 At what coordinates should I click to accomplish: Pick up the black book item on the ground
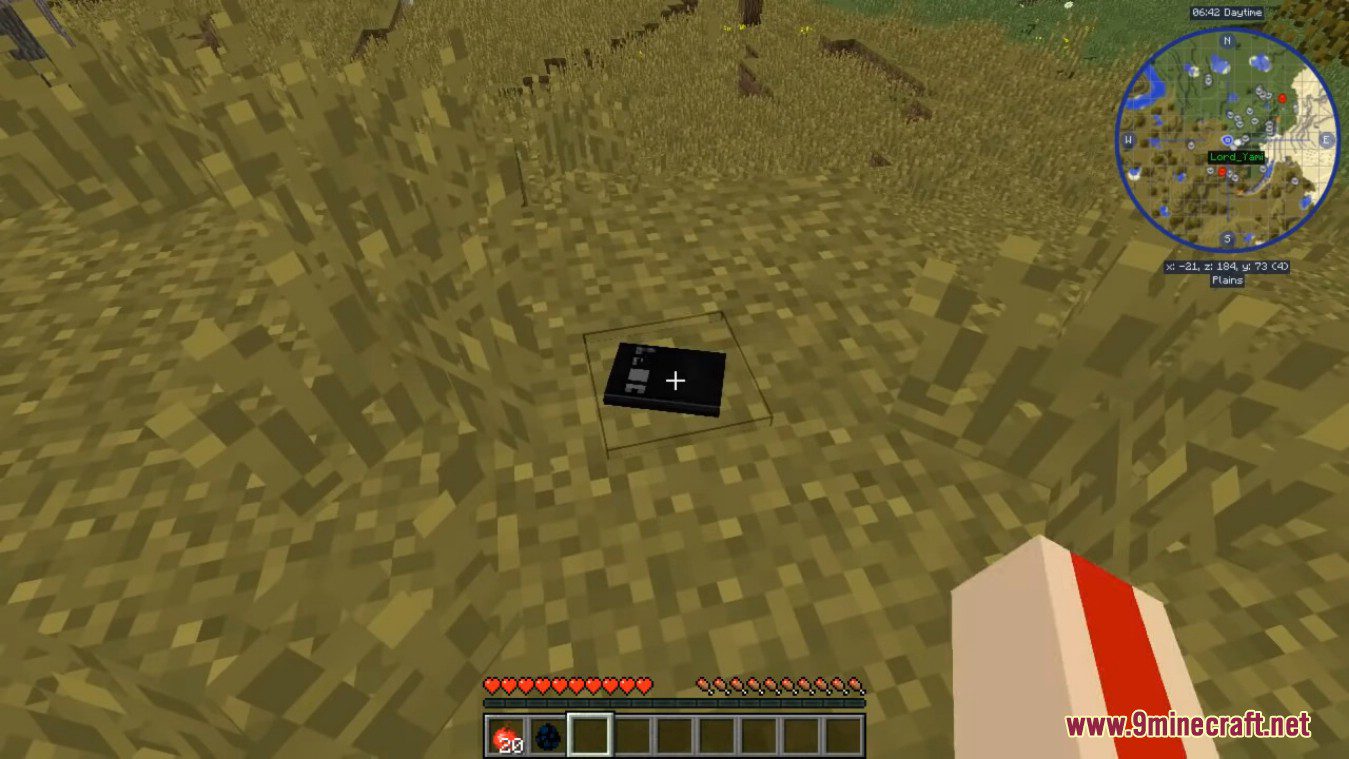[x=665, y=380]
